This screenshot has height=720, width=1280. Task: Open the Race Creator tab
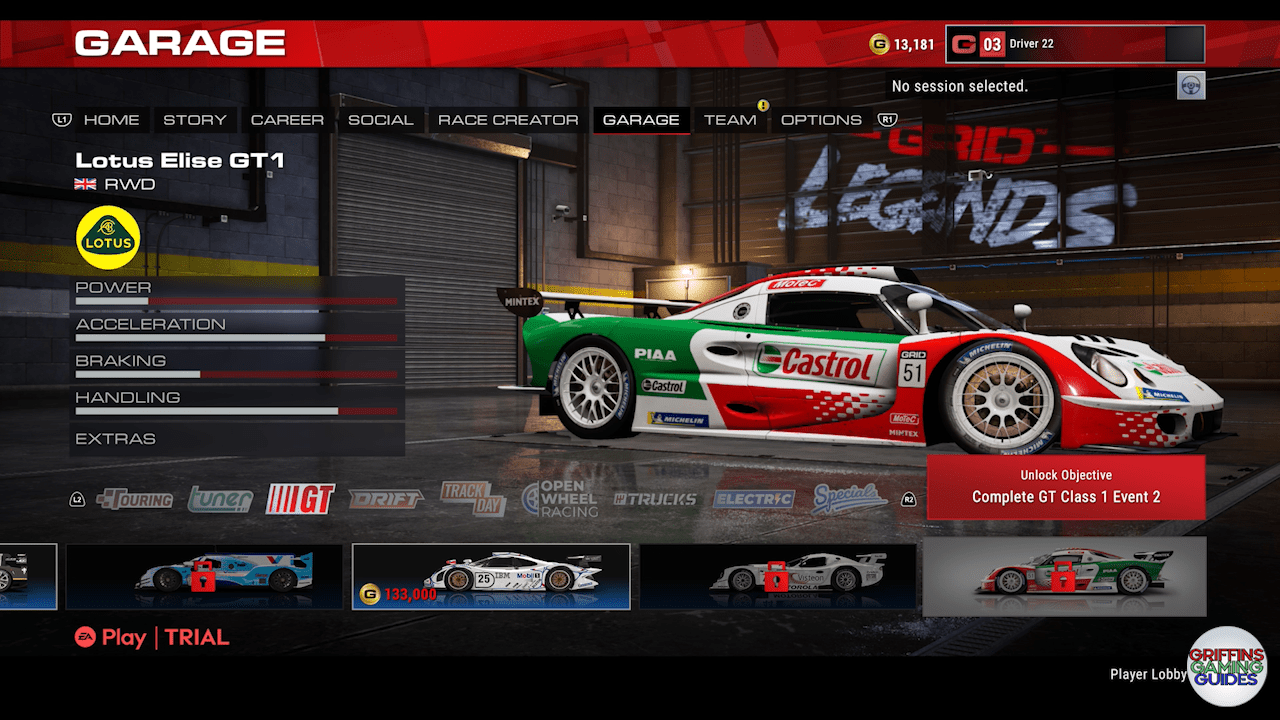(x=508, y=119)
